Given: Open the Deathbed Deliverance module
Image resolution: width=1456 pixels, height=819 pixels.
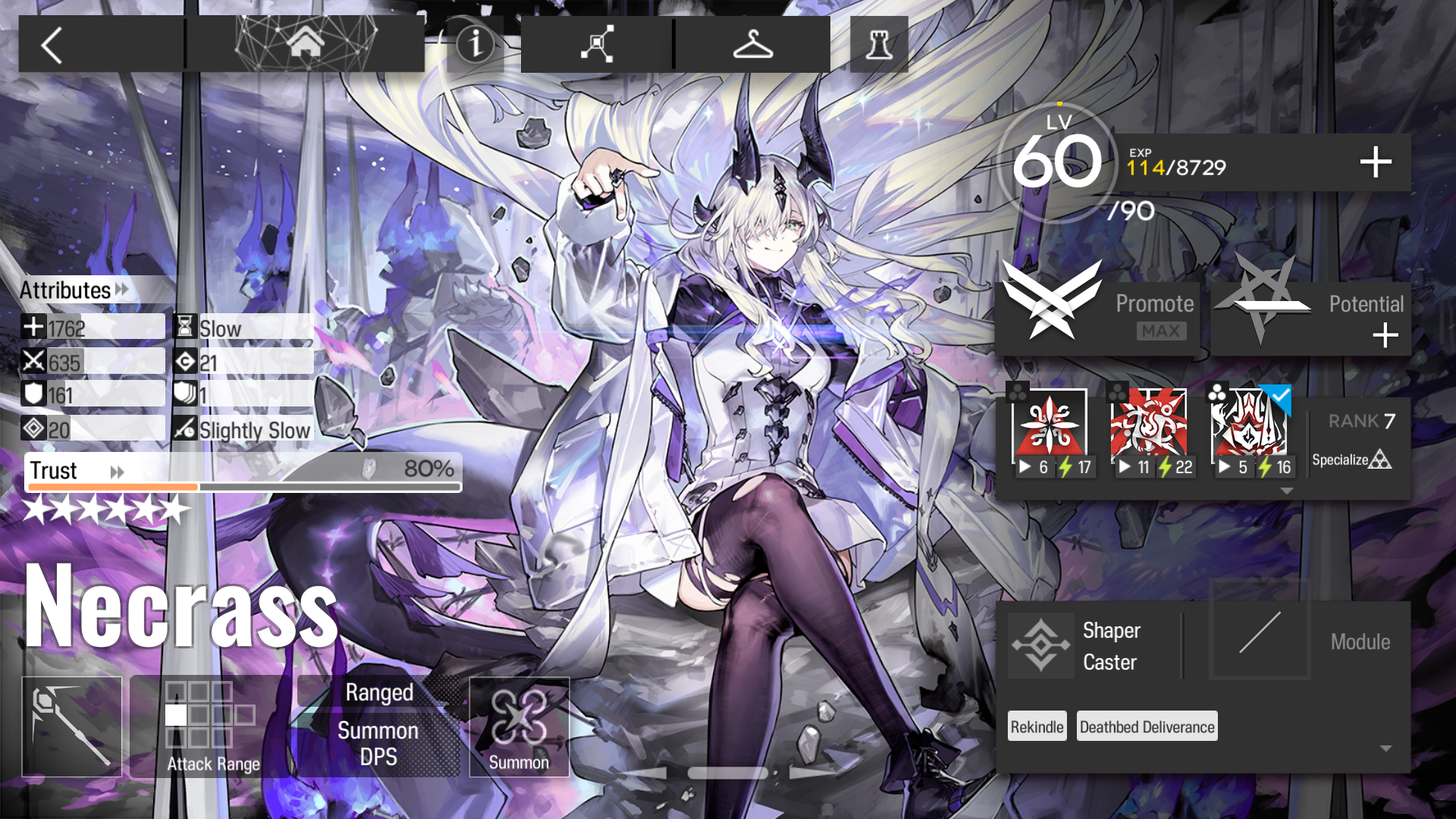Looking at the screenshot, I should point(1146,726).
